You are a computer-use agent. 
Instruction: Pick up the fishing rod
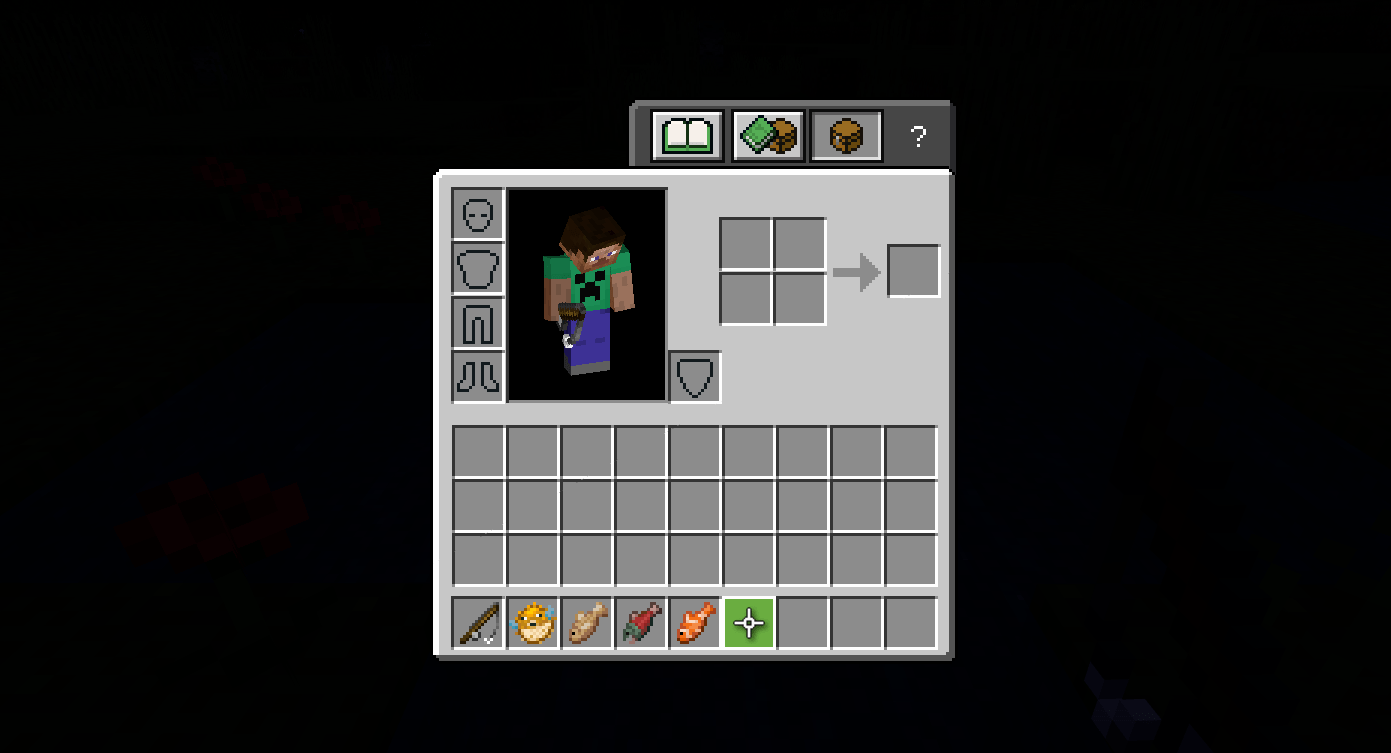tap(477, 622)
